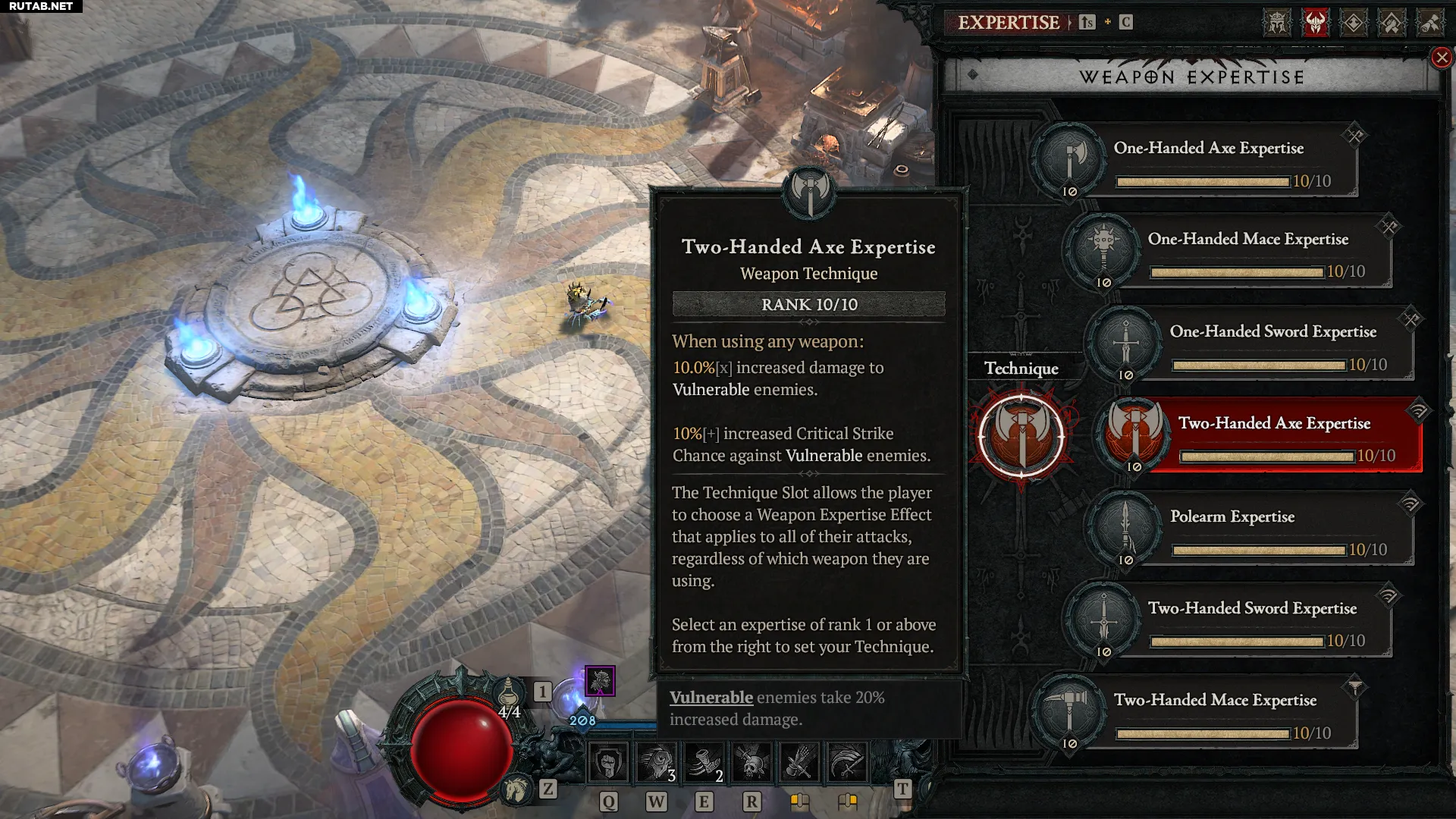Choose One-Handed Mace Expertise
The height and width of the screenshot is (819, 1456).
click(1247, 251)
